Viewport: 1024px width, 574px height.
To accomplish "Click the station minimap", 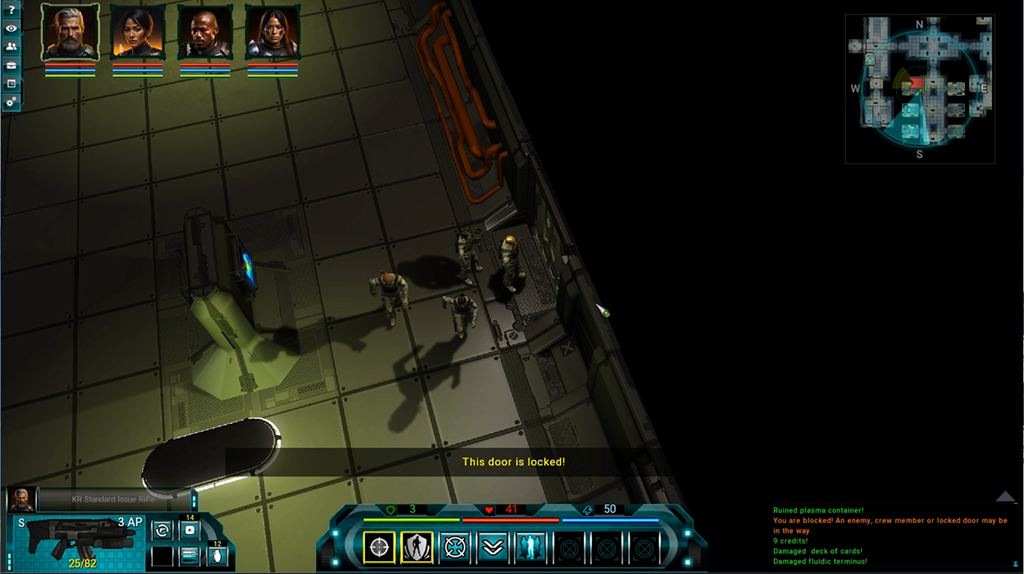I will point(919,89).
